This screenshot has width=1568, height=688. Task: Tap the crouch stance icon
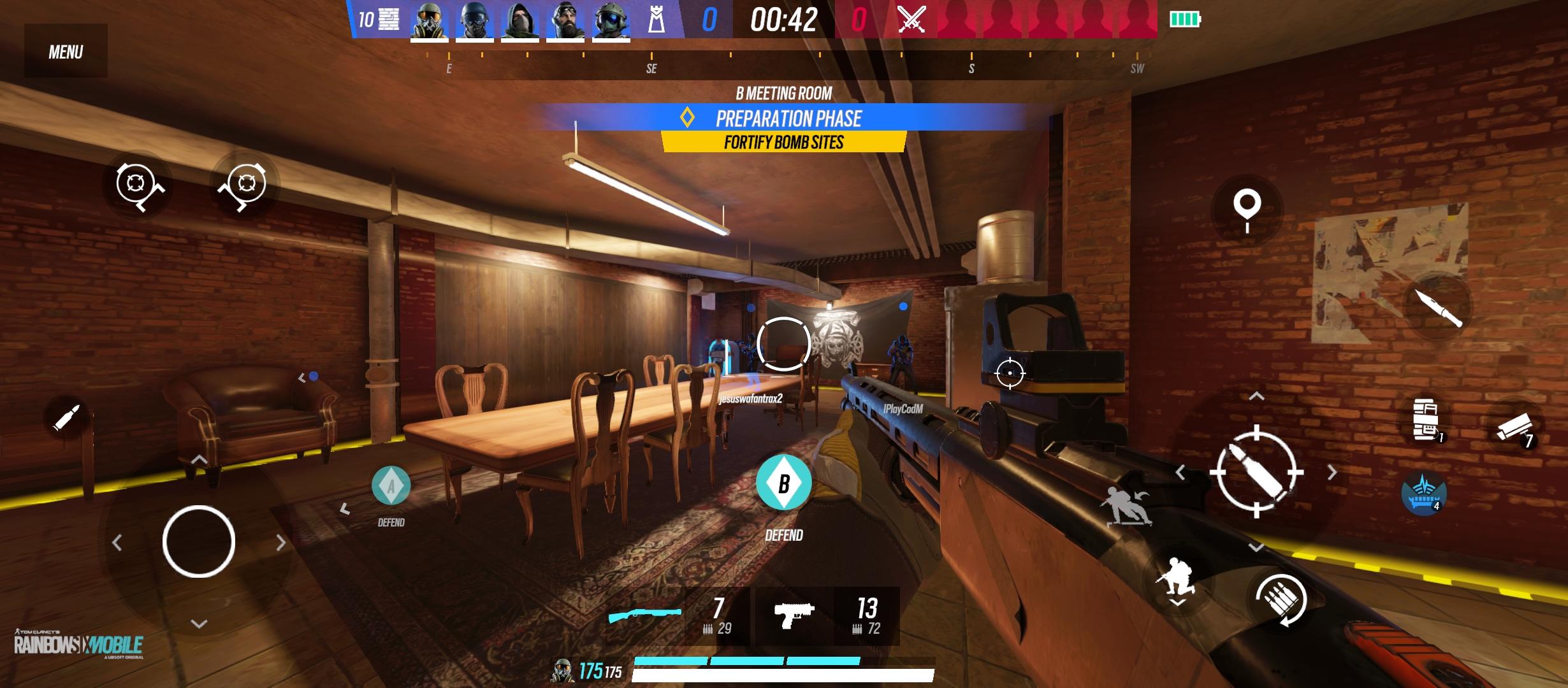1177,575
